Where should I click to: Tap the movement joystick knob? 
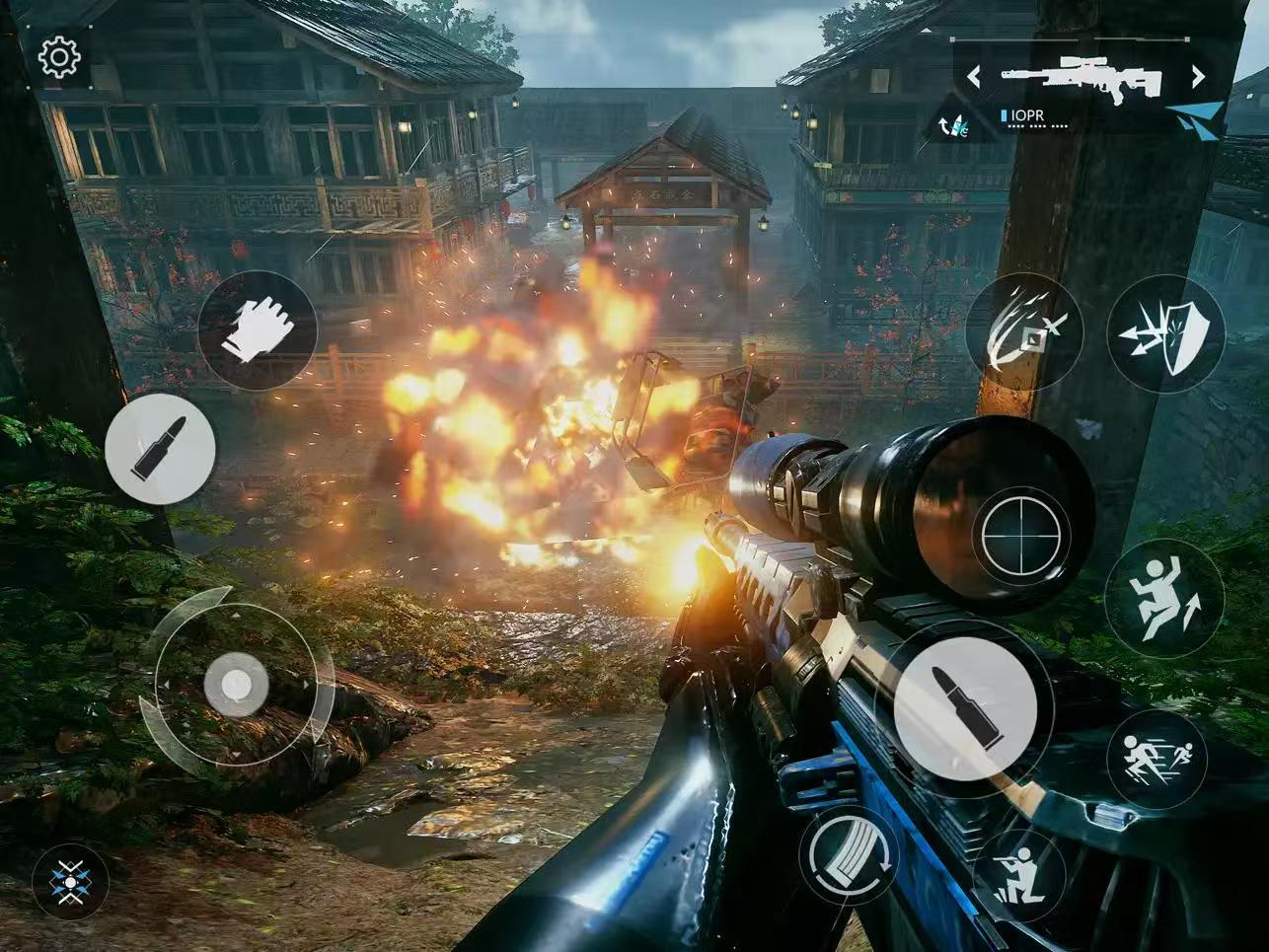tap(236, 684)
